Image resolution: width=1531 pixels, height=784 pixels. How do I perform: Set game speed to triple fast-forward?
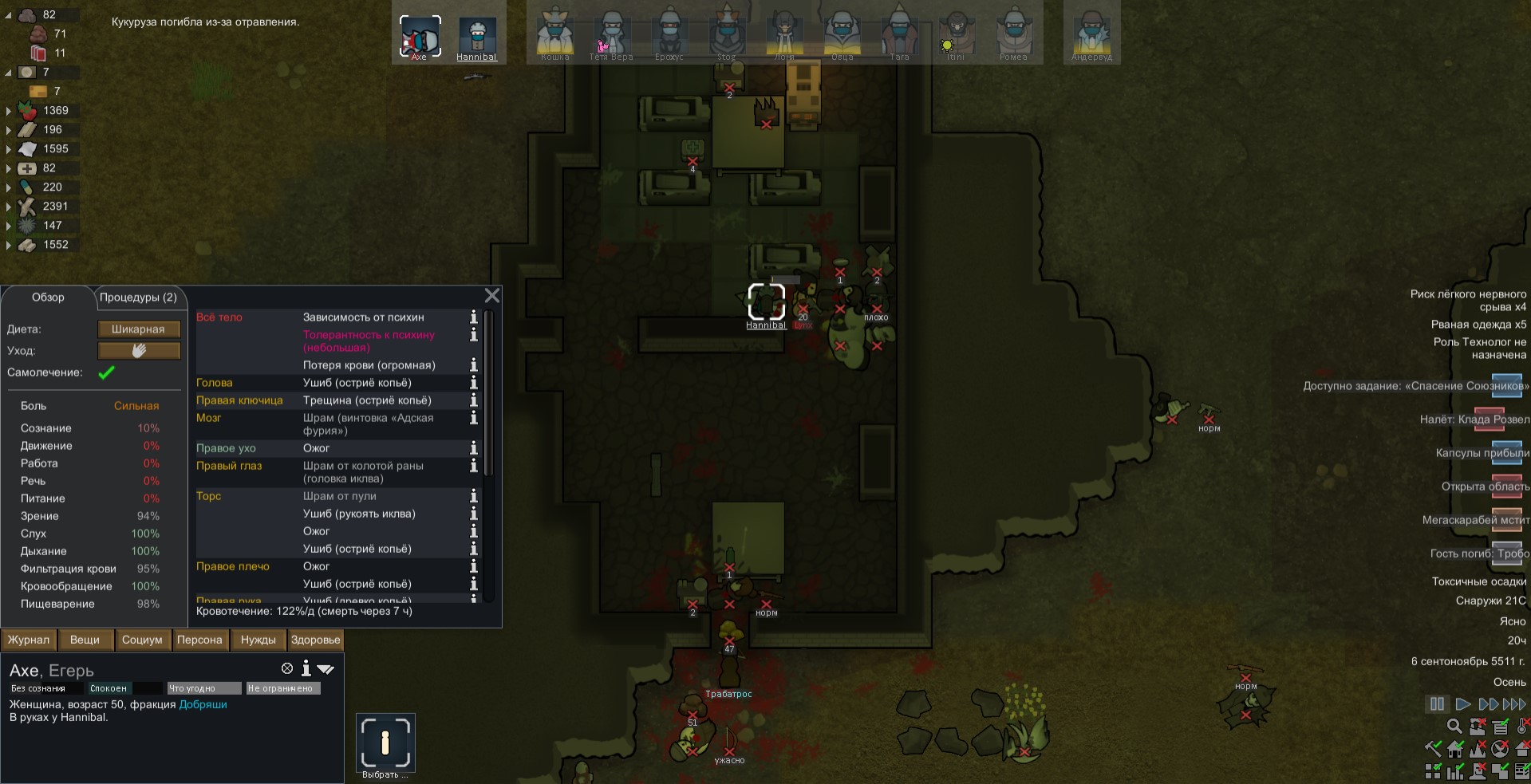coord(1513,704)
